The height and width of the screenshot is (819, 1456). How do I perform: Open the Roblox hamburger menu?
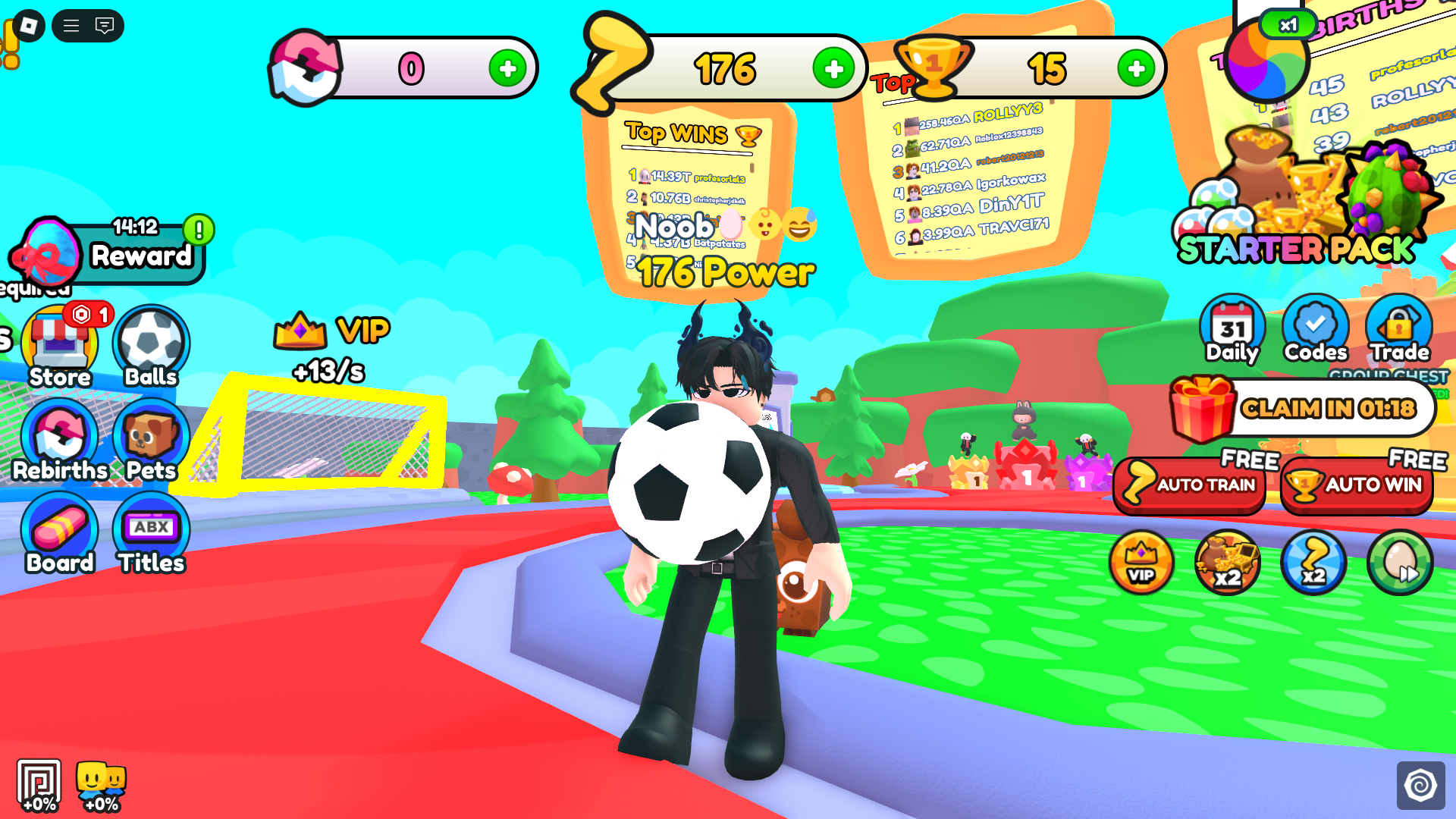pyautogui.click(x=73, y=25)
